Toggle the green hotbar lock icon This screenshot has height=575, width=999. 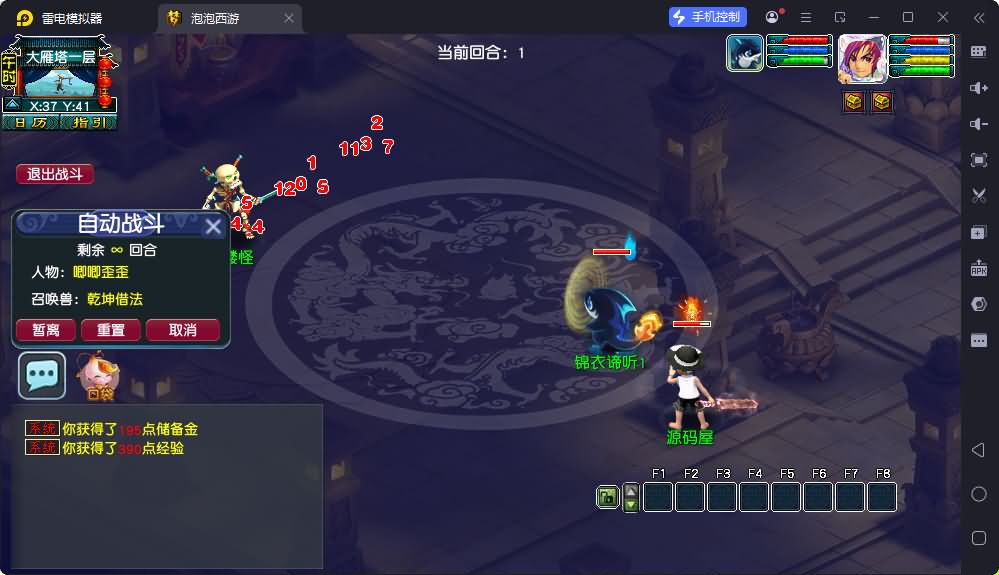(606, 497)
